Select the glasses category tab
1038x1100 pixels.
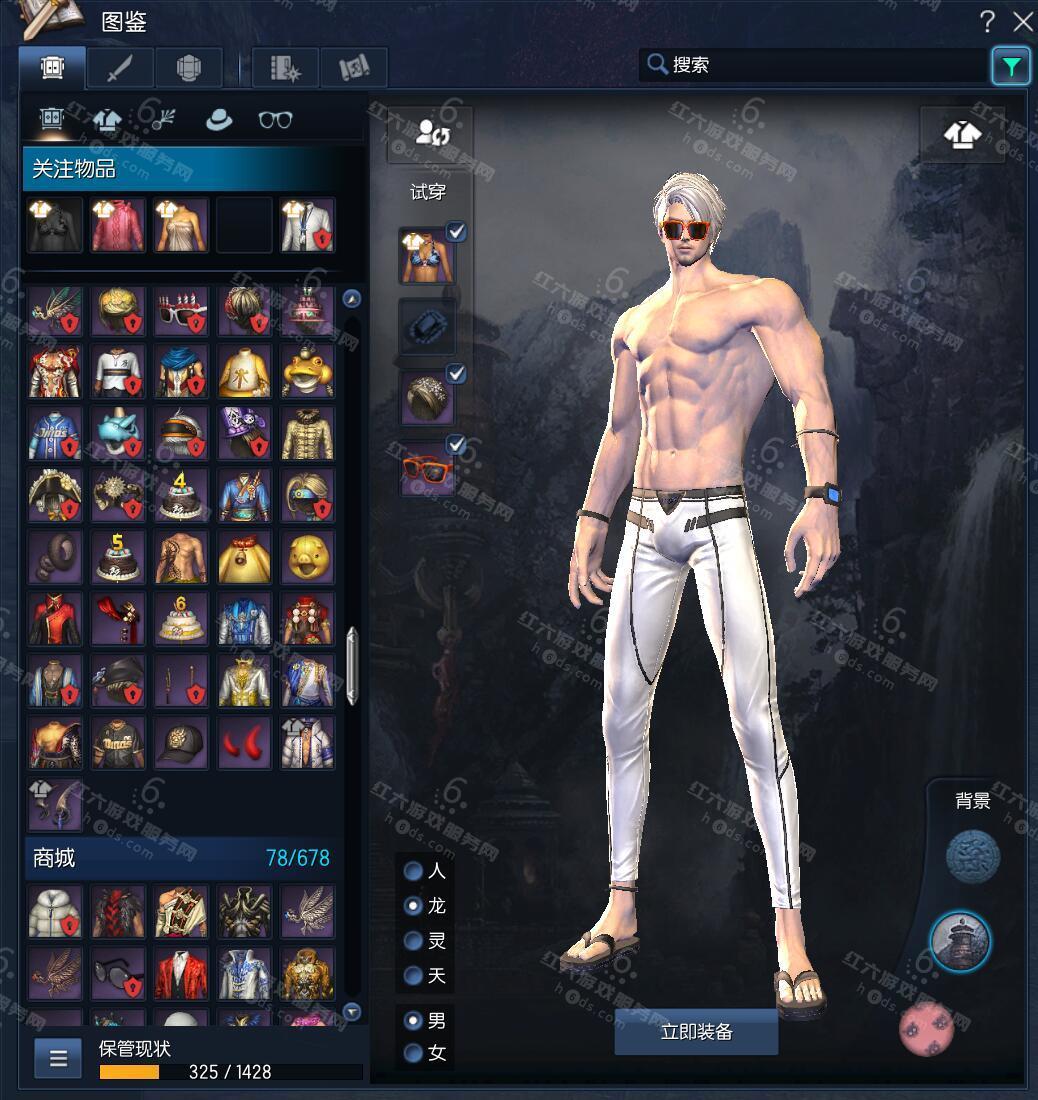click(x=275, y=120)
